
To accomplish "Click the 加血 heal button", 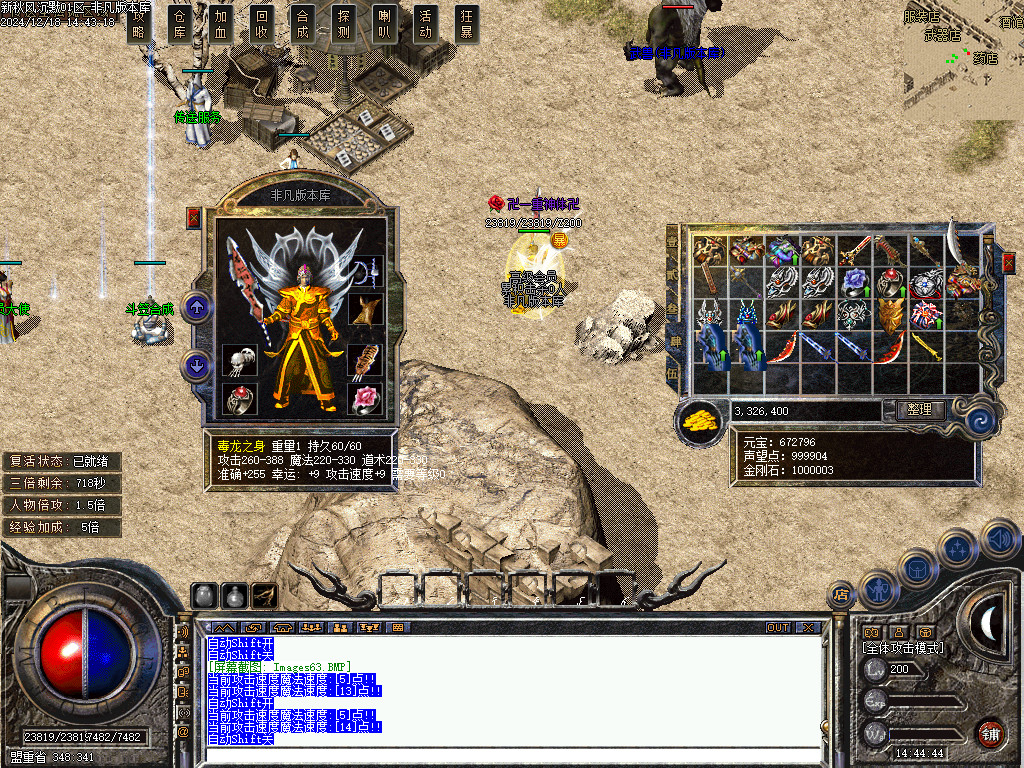I will [221, 24].
